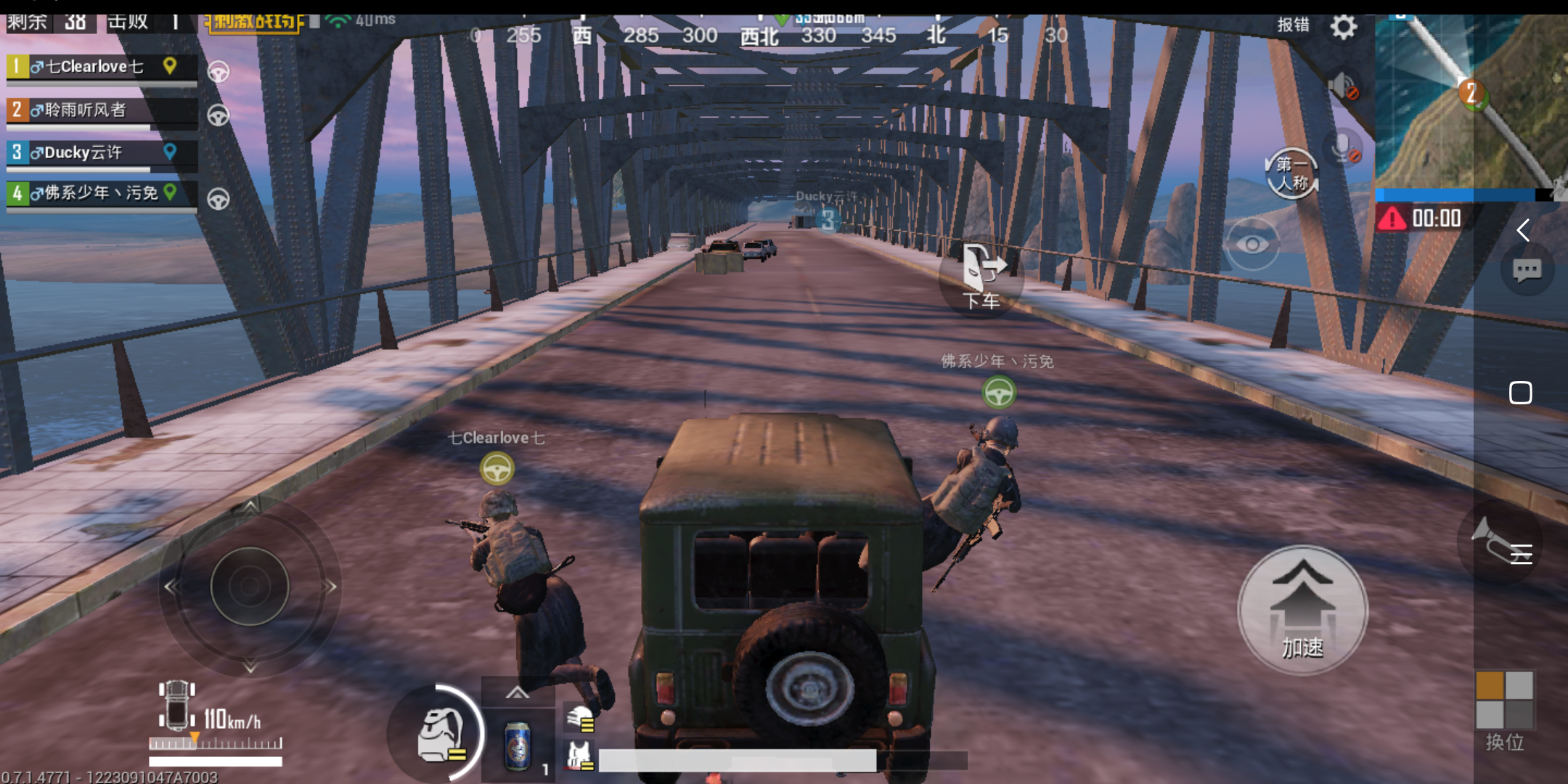Tap the free-look eye icon

1252,244
